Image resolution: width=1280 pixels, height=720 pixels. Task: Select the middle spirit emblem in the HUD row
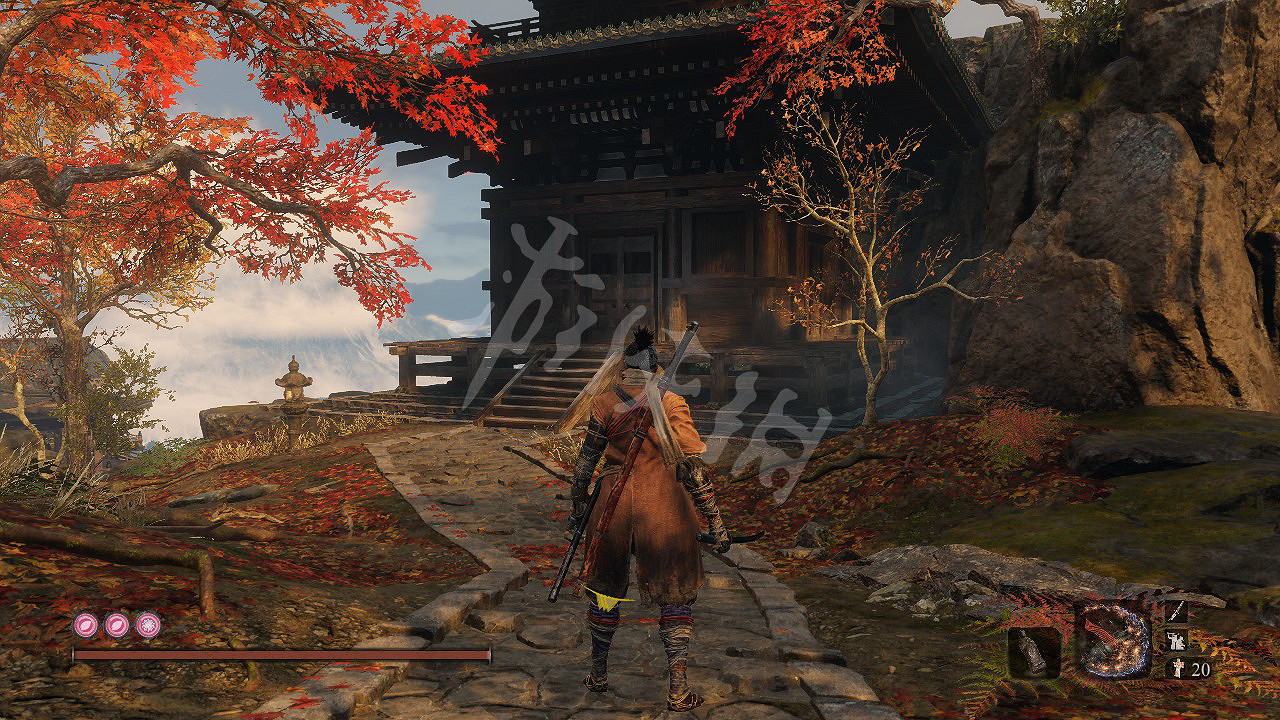point(116,625)
